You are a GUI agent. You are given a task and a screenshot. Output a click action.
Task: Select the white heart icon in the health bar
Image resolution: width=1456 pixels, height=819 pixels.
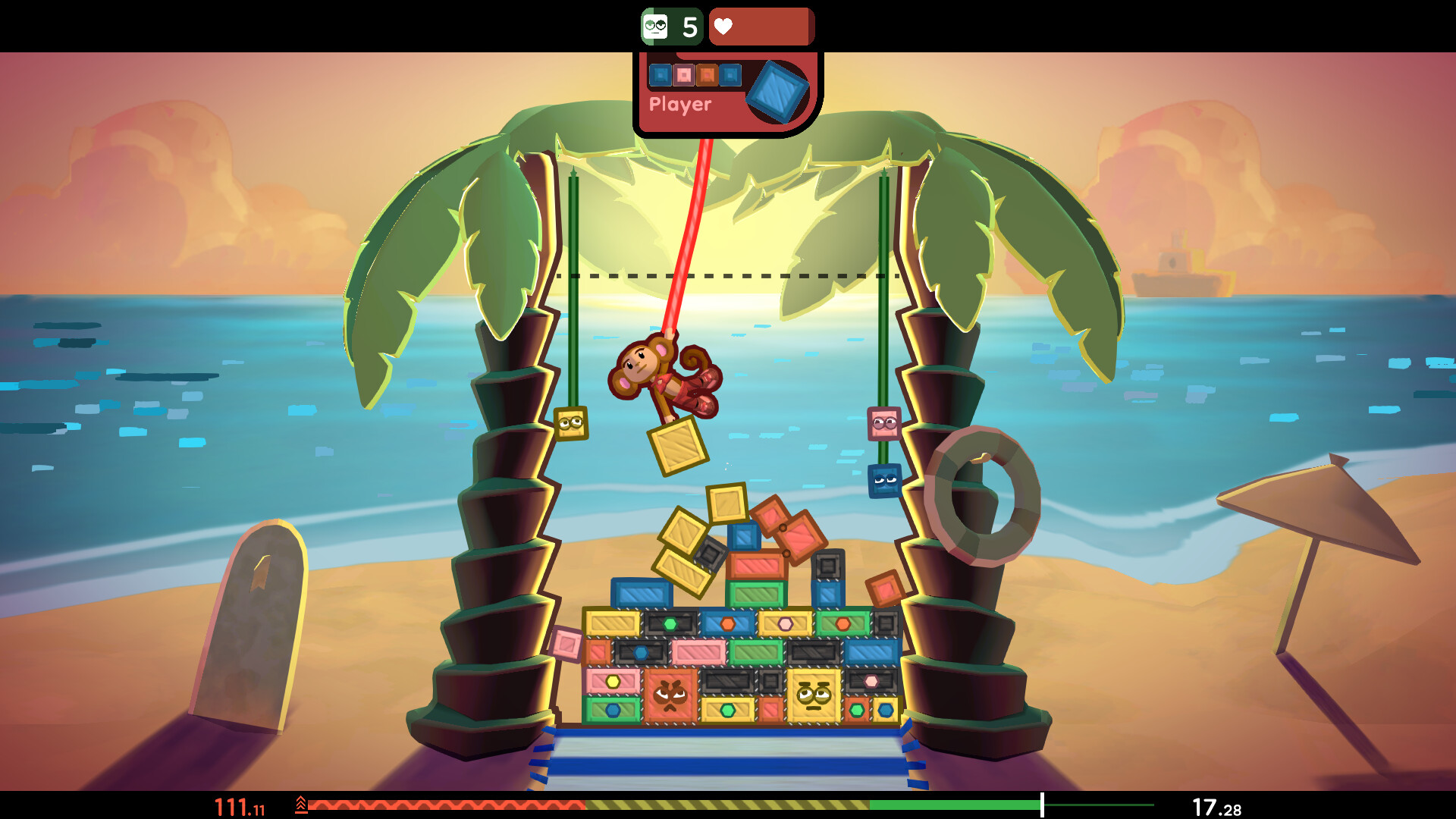tap(724, 26)
